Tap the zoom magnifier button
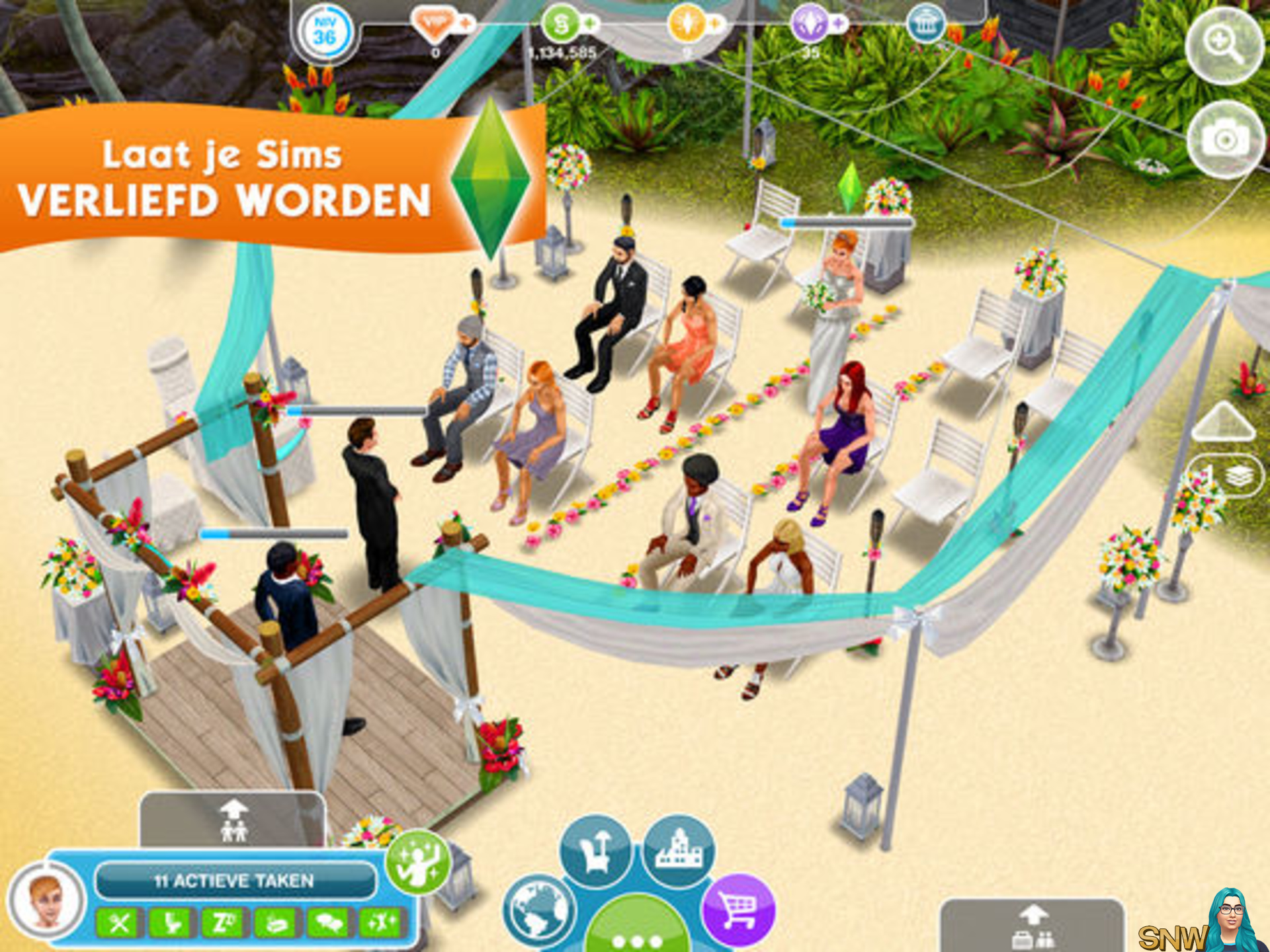Screen dimensions: 1270x952 coord(1224,45)
